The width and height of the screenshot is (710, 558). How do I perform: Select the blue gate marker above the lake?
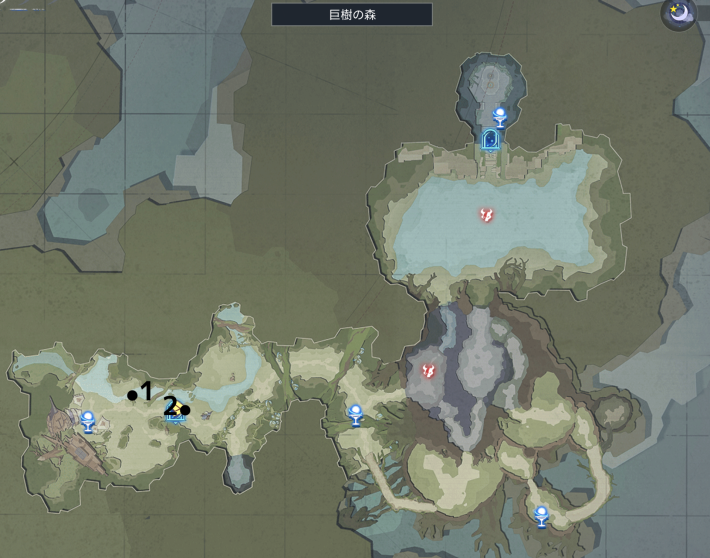coord(490,140)
